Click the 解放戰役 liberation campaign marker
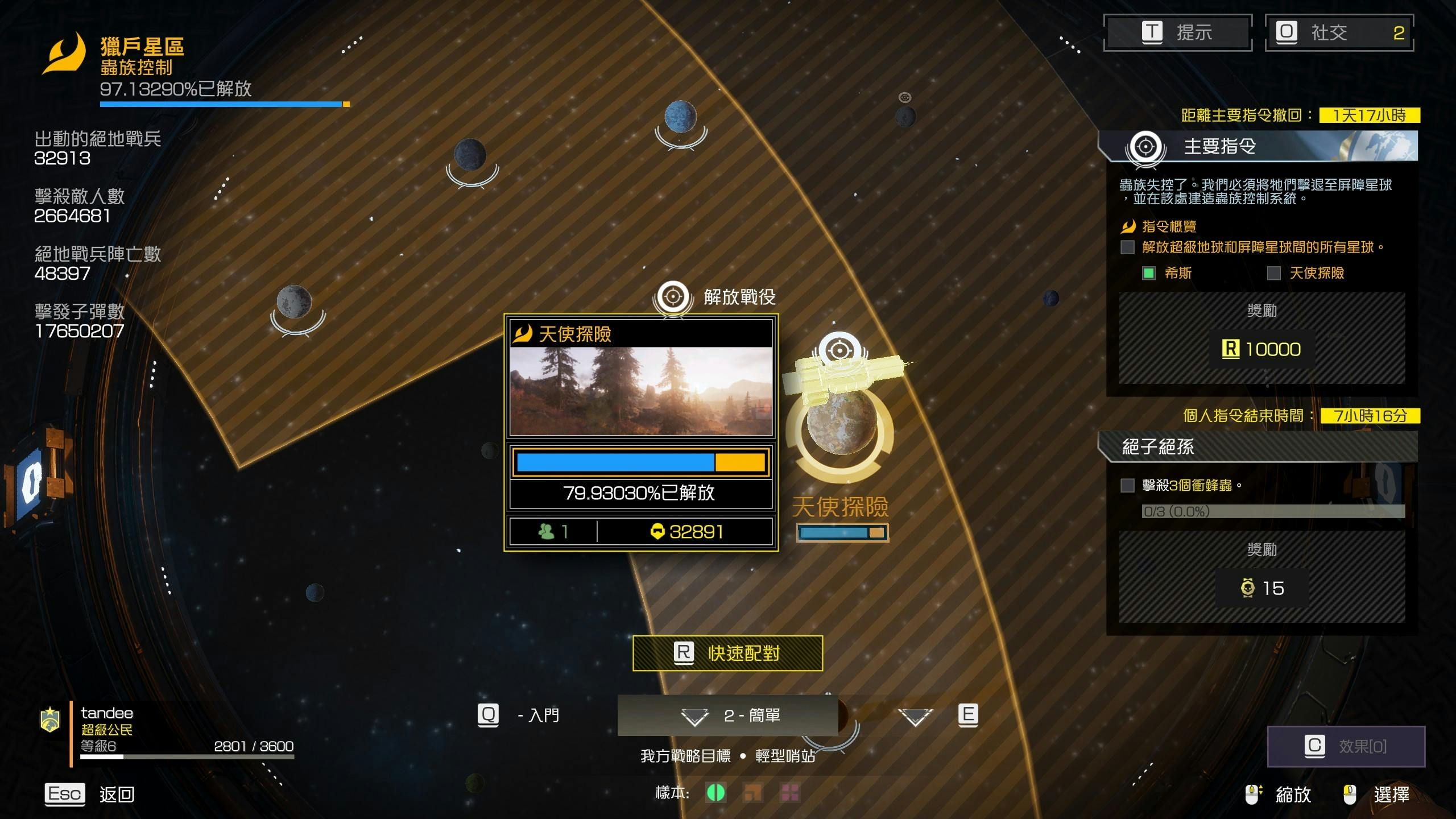 (x=673, y=297)
